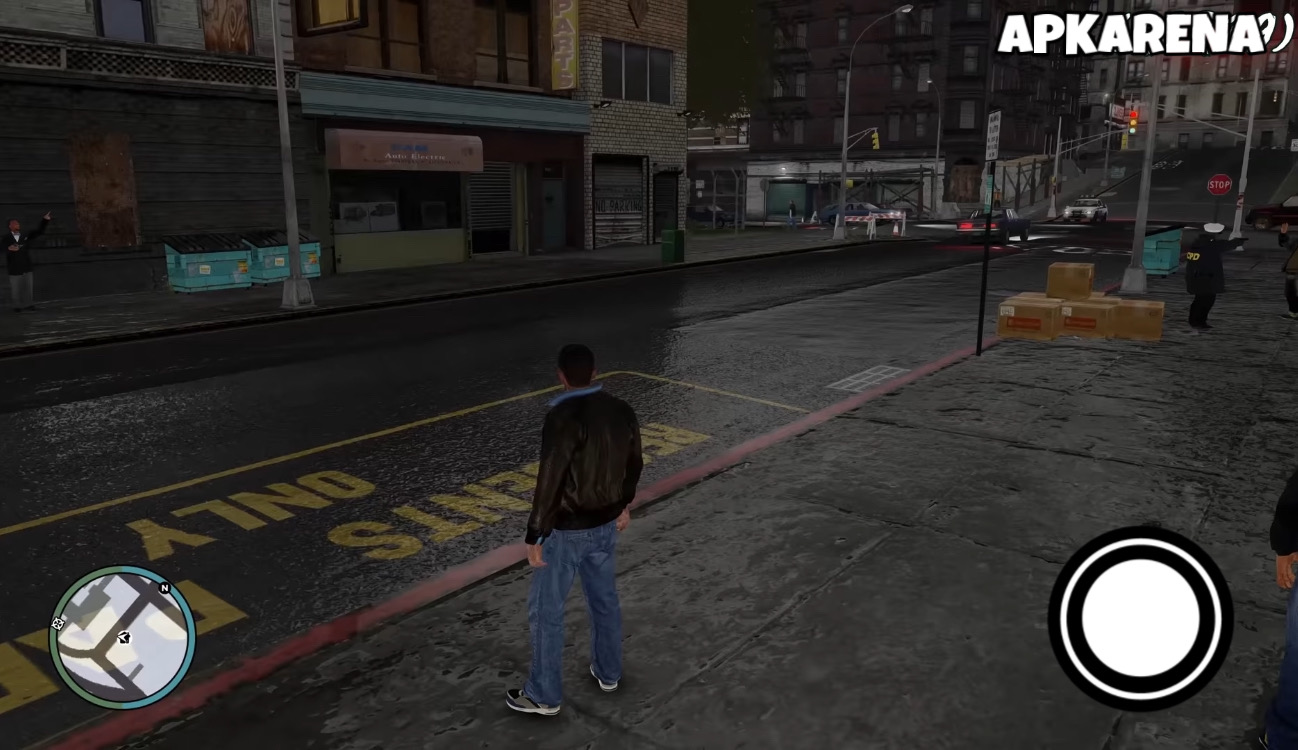Screen dimensions: 1298x750
Task: Select the waypoint icon on the minimap's left edge
Action: (58, 623)
